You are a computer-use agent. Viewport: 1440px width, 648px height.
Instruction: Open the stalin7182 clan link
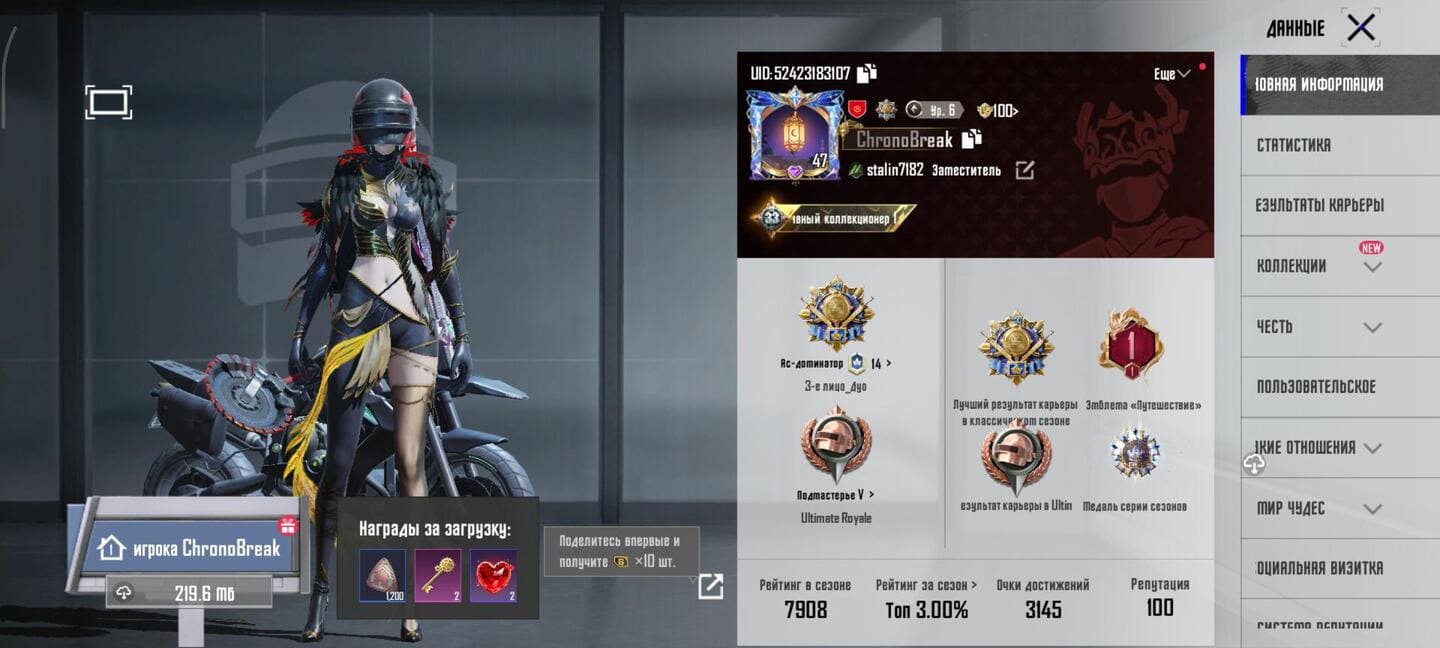pyautogui.click(x=1024, y=170)
